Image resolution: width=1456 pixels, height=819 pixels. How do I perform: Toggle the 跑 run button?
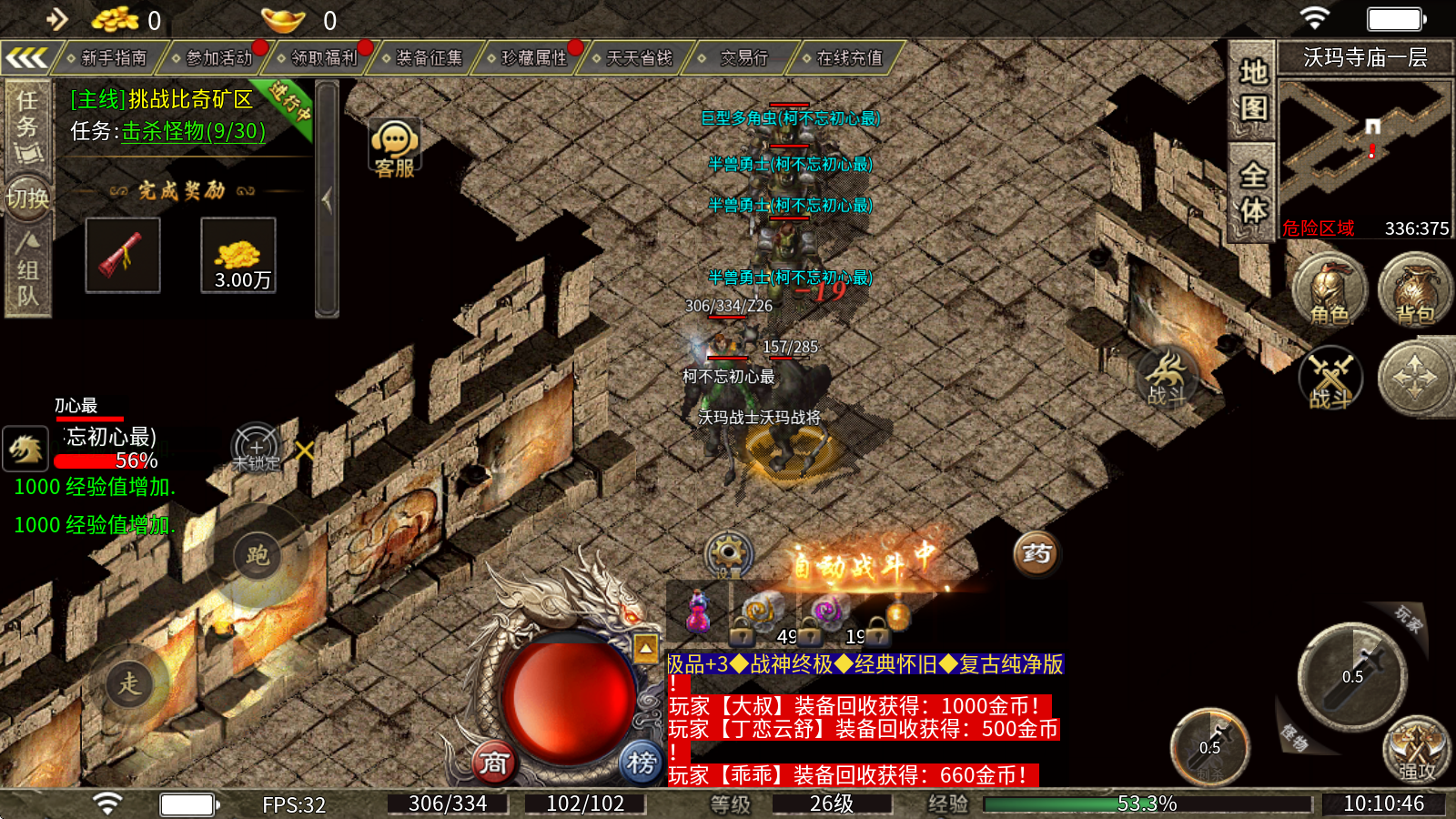pyautogui.click(x=257, y=555)
